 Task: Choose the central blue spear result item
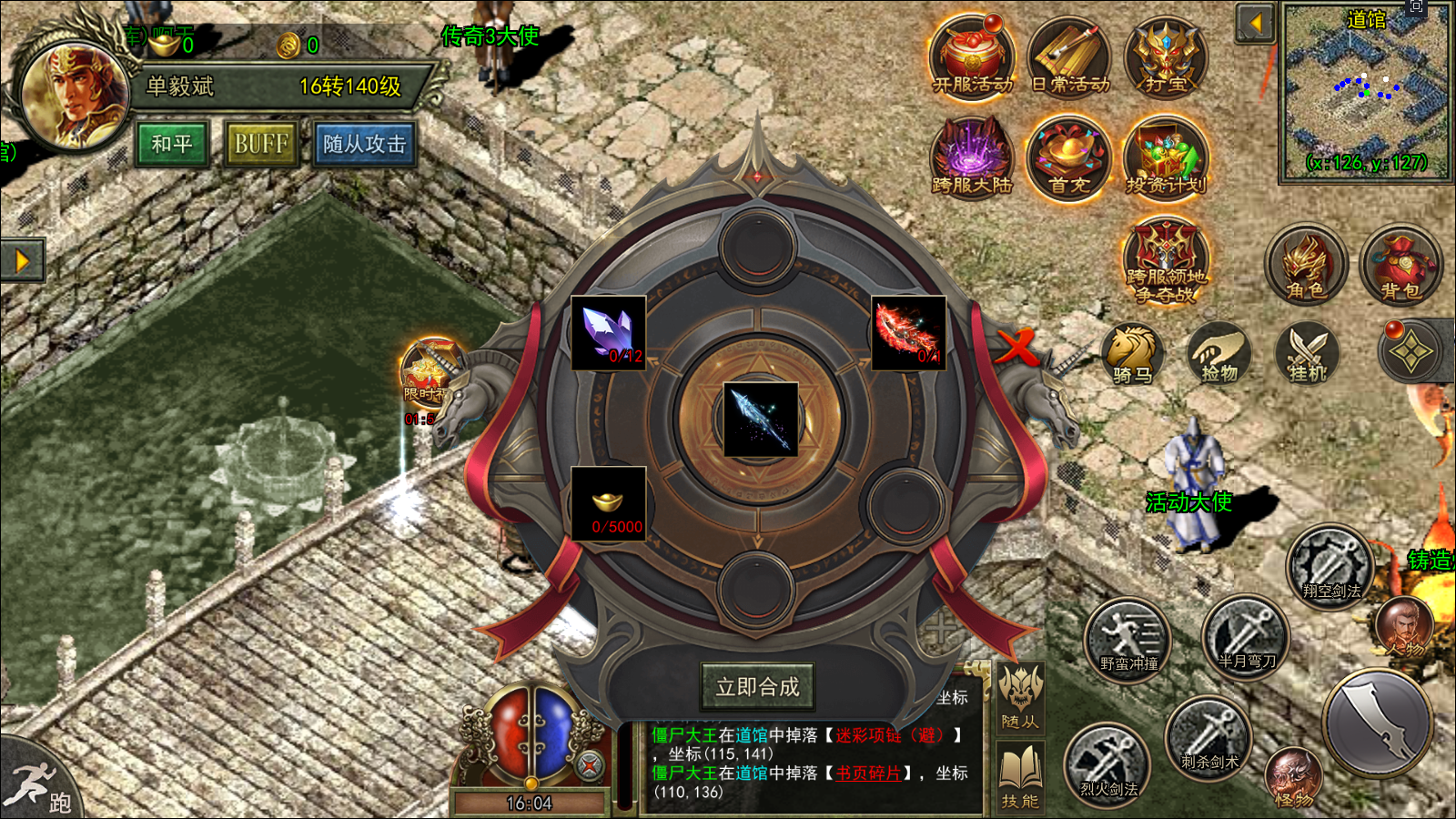pyautogui.click(x=761, y=420)
